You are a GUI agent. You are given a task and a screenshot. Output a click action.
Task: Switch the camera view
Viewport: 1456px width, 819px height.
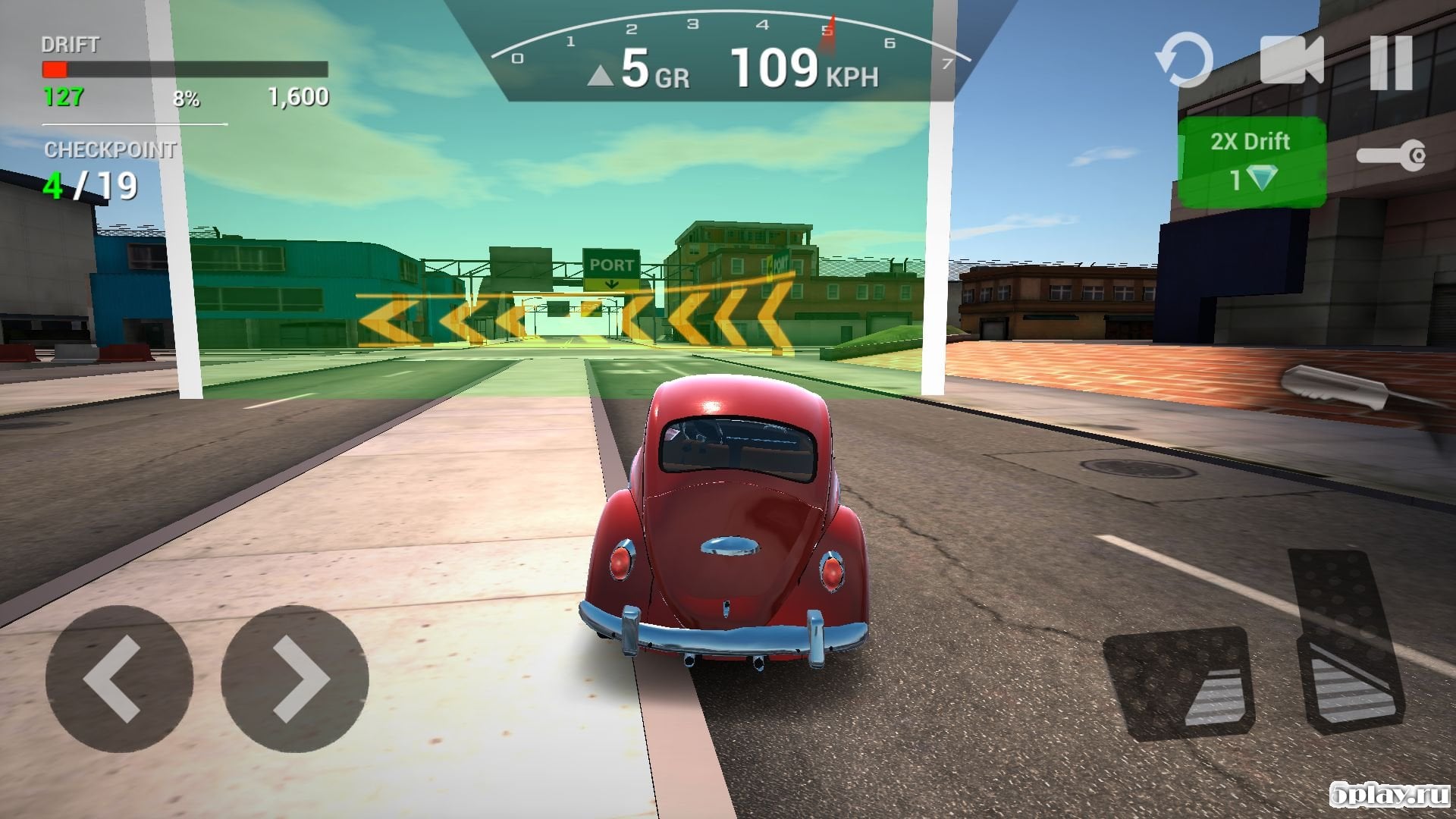point(1291,61)
